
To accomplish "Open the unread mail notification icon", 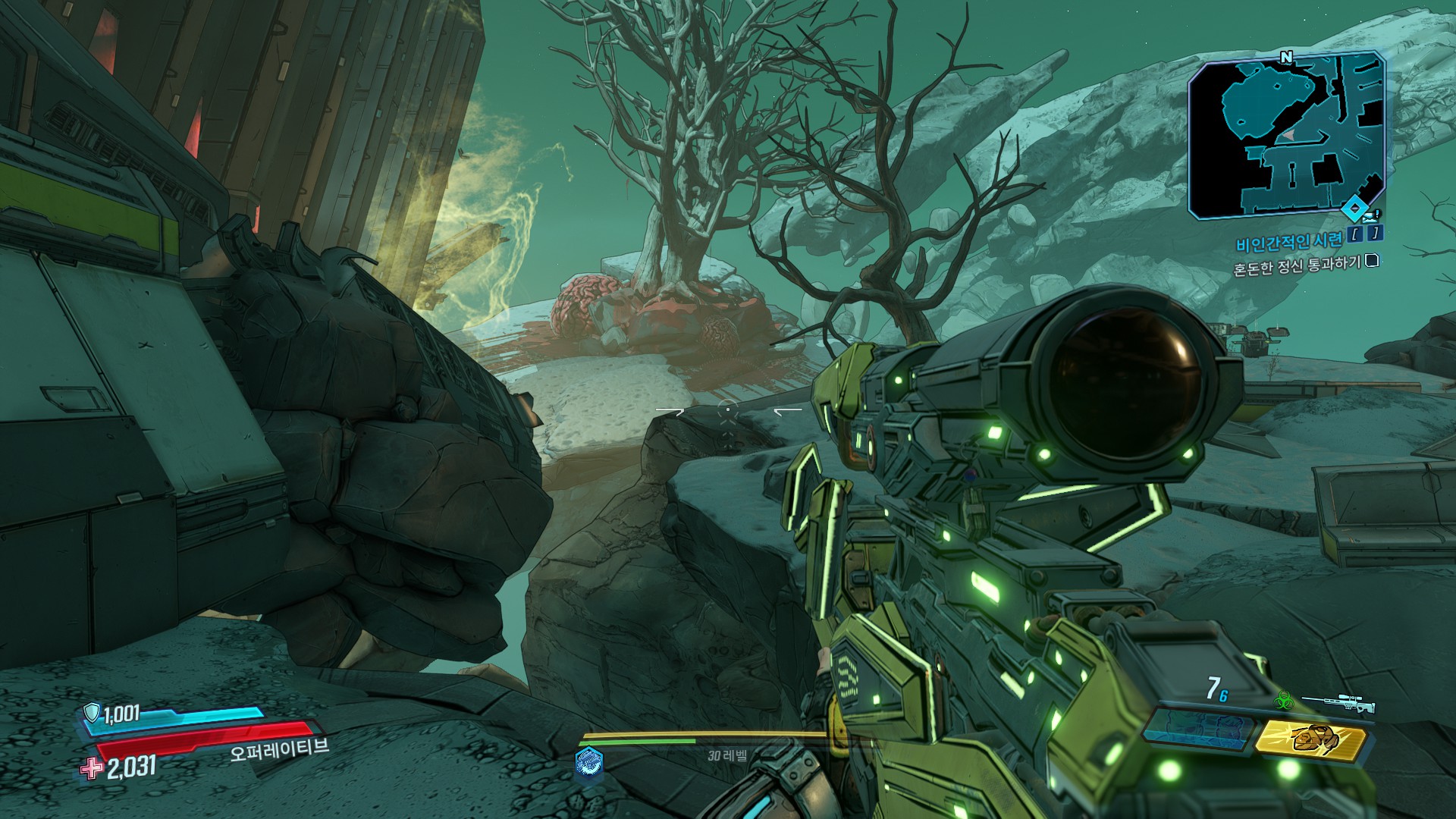I will tap(1371, 215).
